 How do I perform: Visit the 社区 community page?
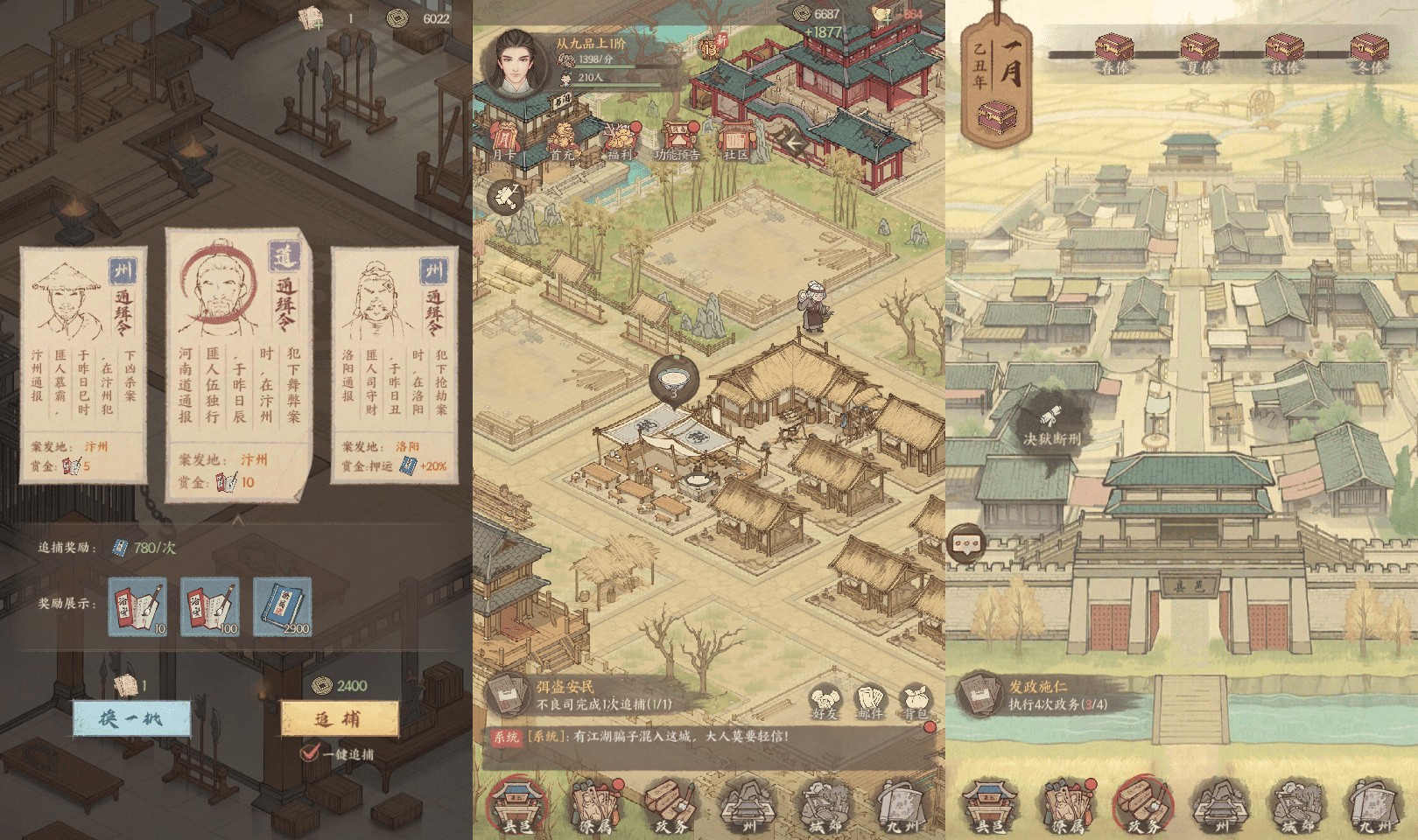735,140
